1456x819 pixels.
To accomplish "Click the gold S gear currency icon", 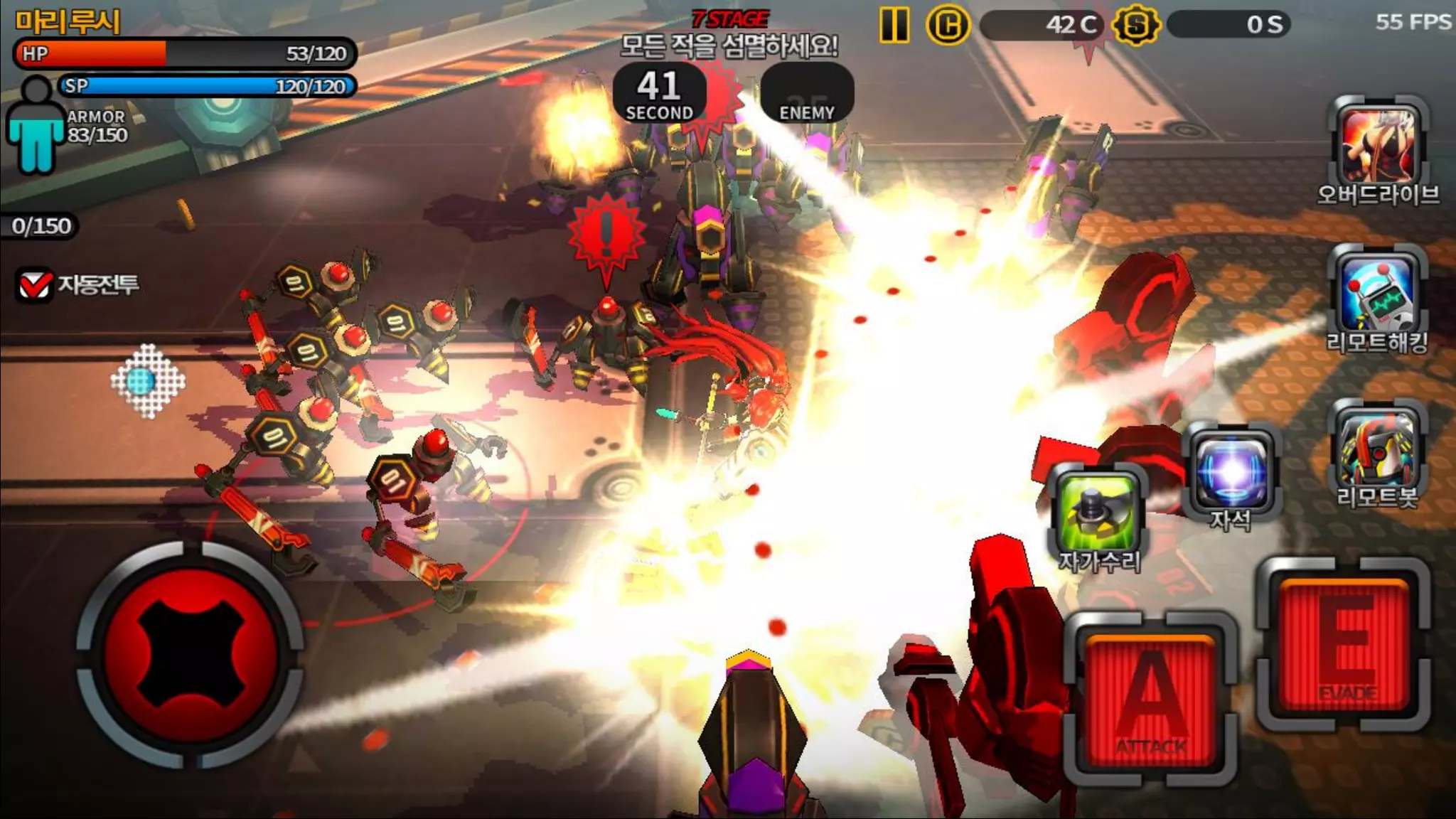I will [1135, 26].
